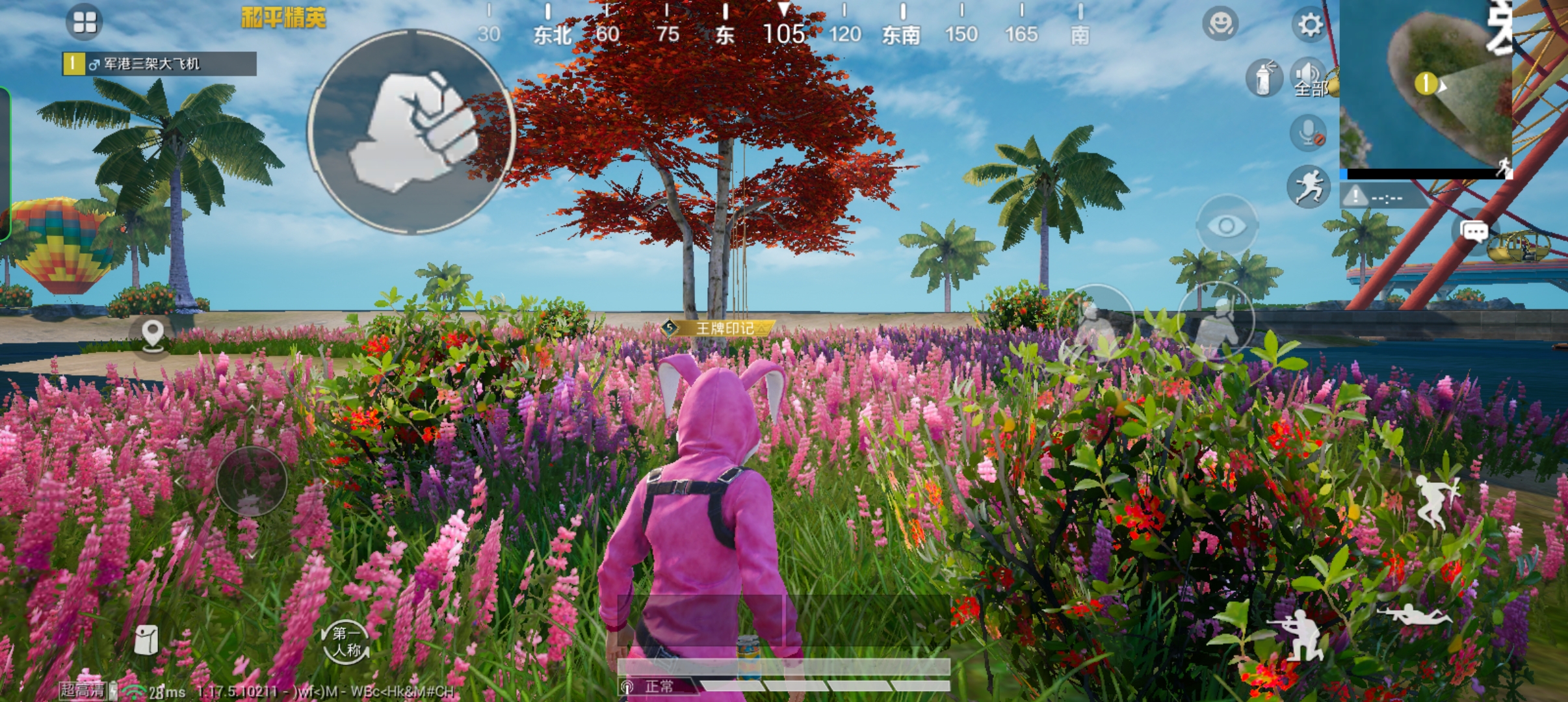Place a marker with the map pin icon
The height and width of the screenshot is (702, 1568).
tap(153, 336)
